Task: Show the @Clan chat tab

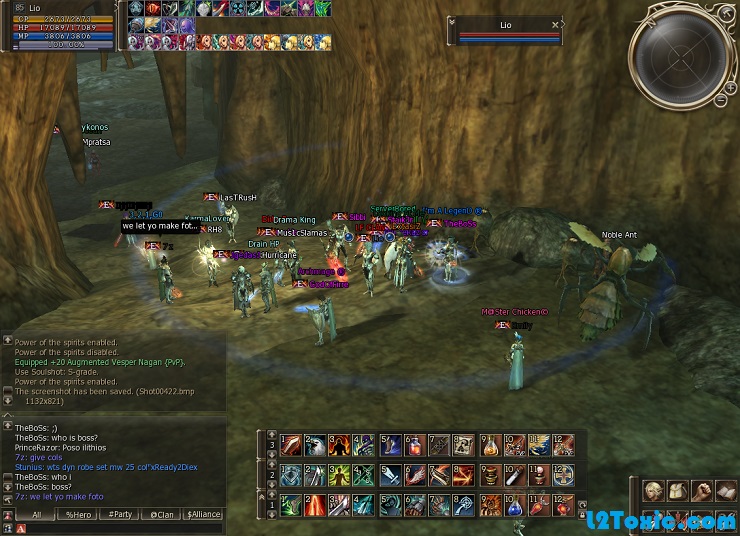Action: (x=161, y=515)
